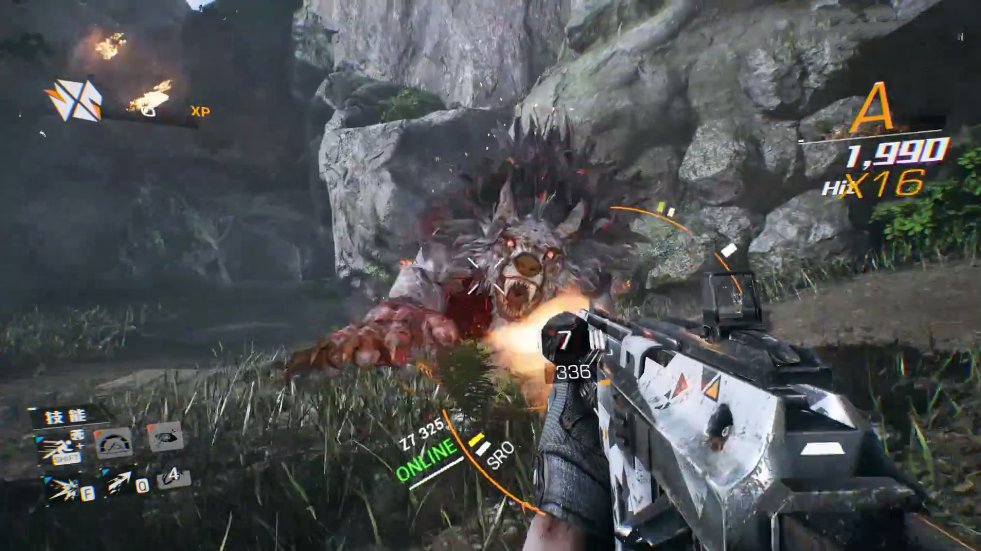Select the speedometer gauge skill icon
The height and width of the screenshot is (551, 981).
(x=113, y=442)
